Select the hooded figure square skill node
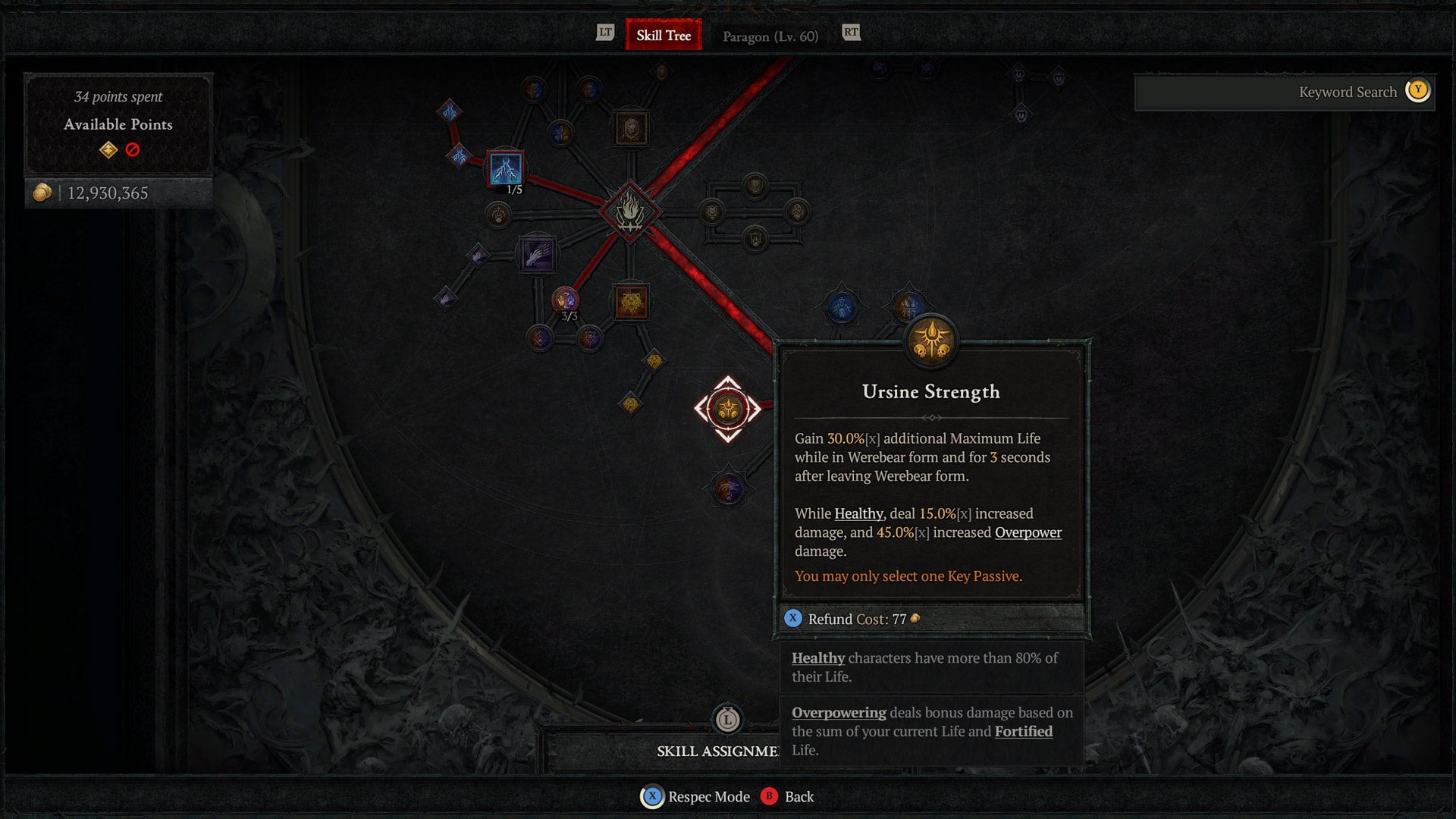The image size is (1456, 819). (x=630, y=128)
